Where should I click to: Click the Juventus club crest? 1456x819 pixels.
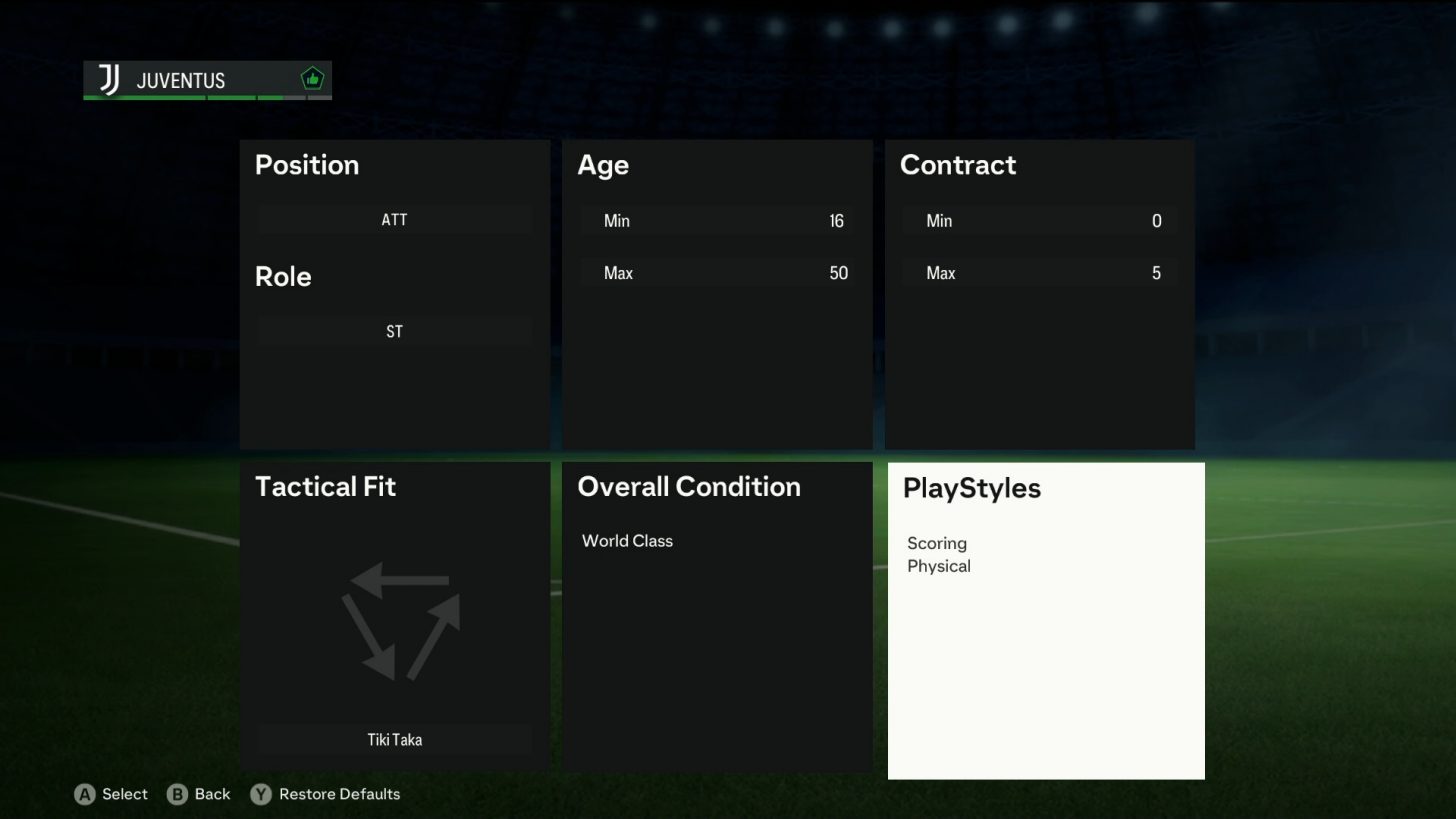[107, 80]
